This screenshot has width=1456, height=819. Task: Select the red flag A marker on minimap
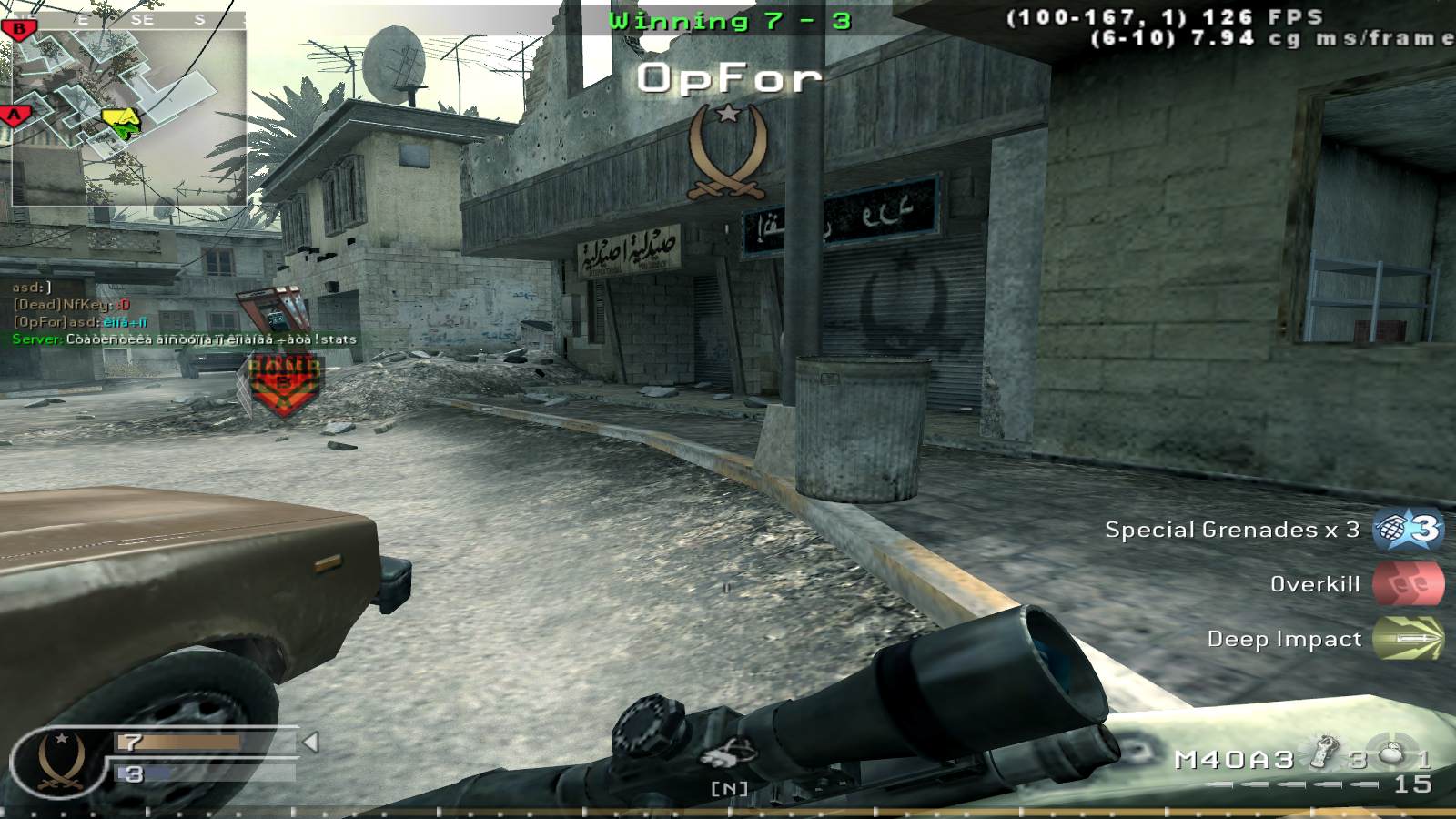[x=13, y=115]
